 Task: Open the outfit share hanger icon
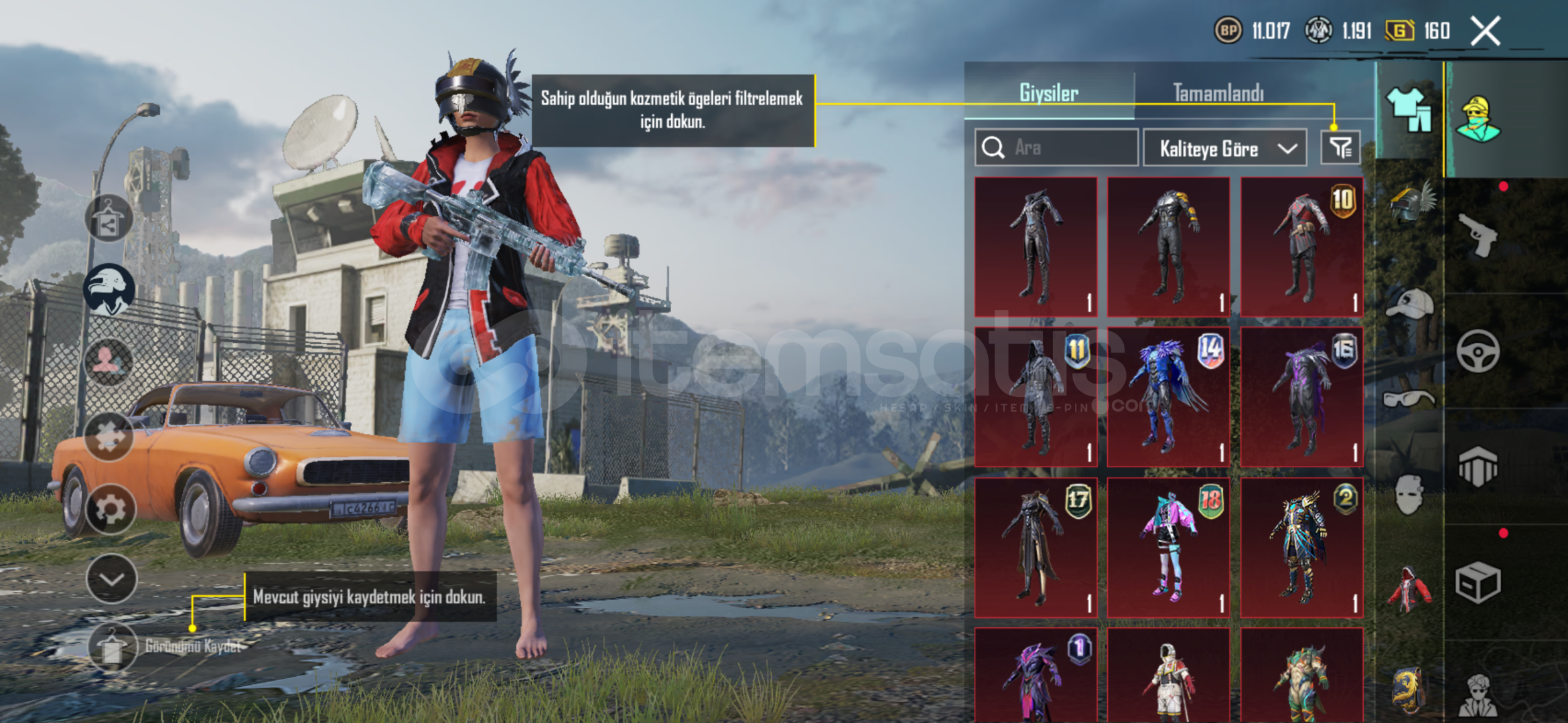tap(108, 219)
